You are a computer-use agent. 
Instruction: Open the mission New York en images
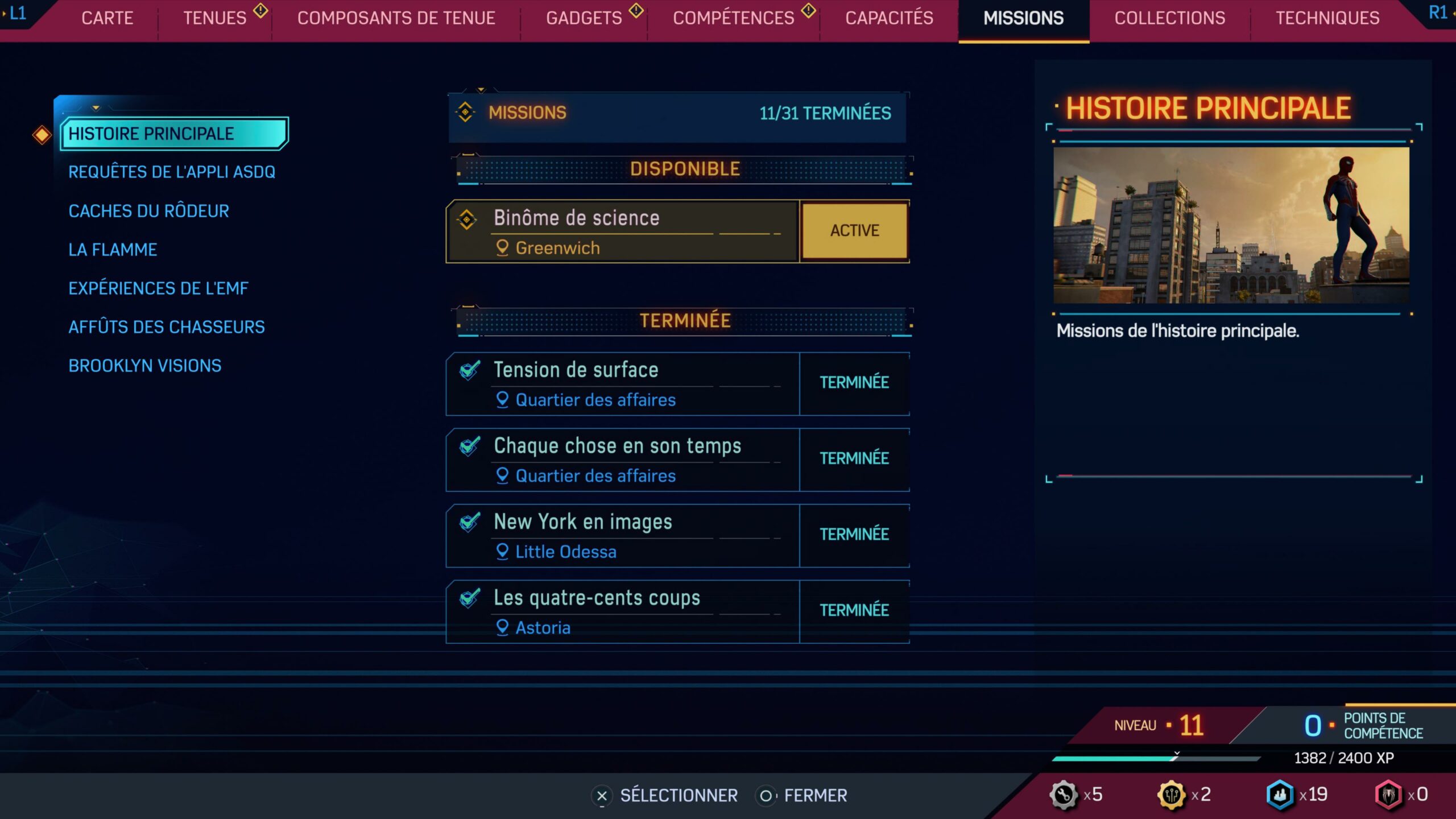[x=623, y=536]
